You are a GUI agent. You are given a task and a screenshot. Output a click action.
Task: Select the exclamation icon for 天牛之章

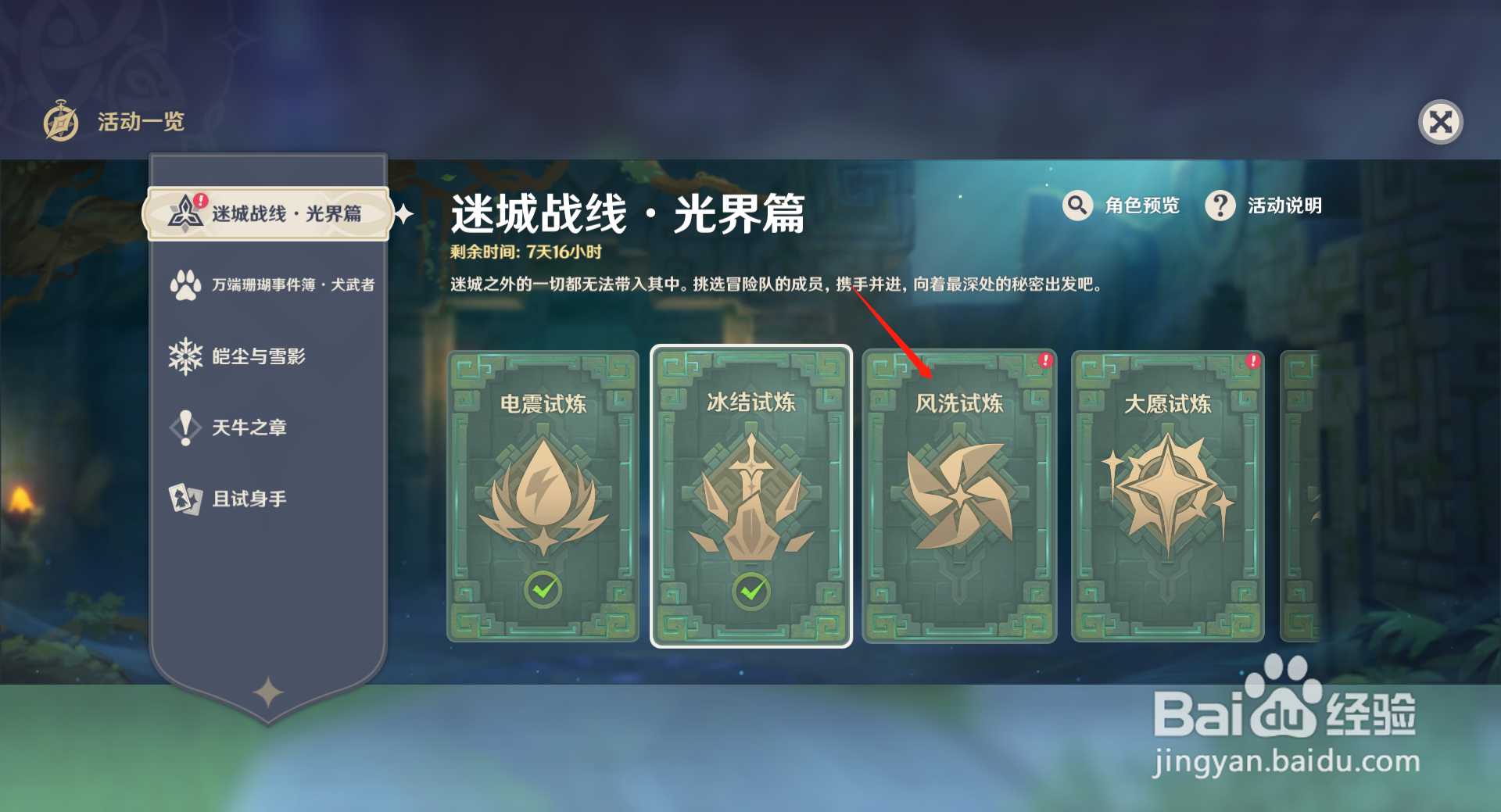click(185, 427)
